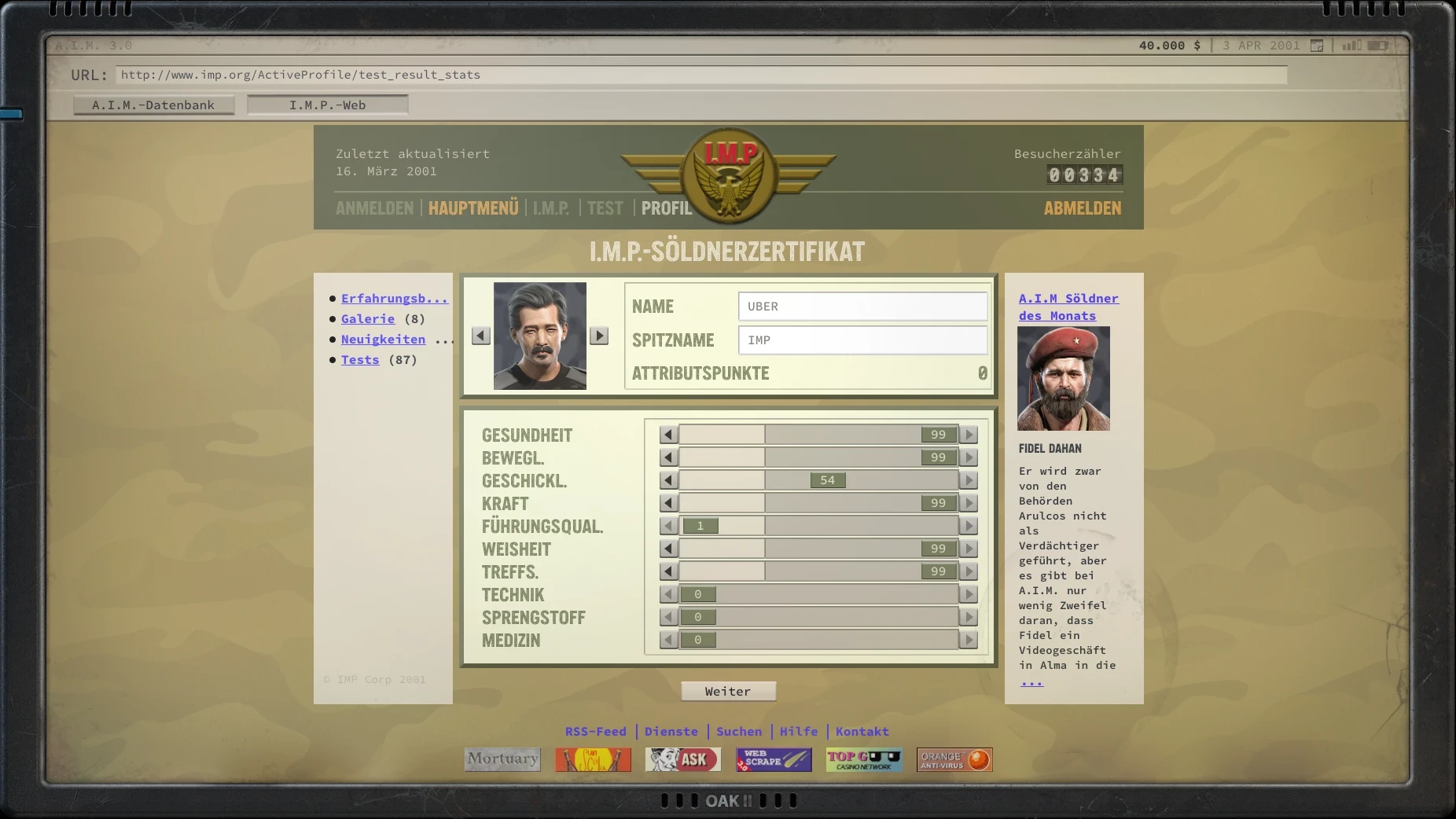Select Abmelden in the top navigation
Image resolution: width=1456 pixels, height=819 pixels.
coord(1083,208)
